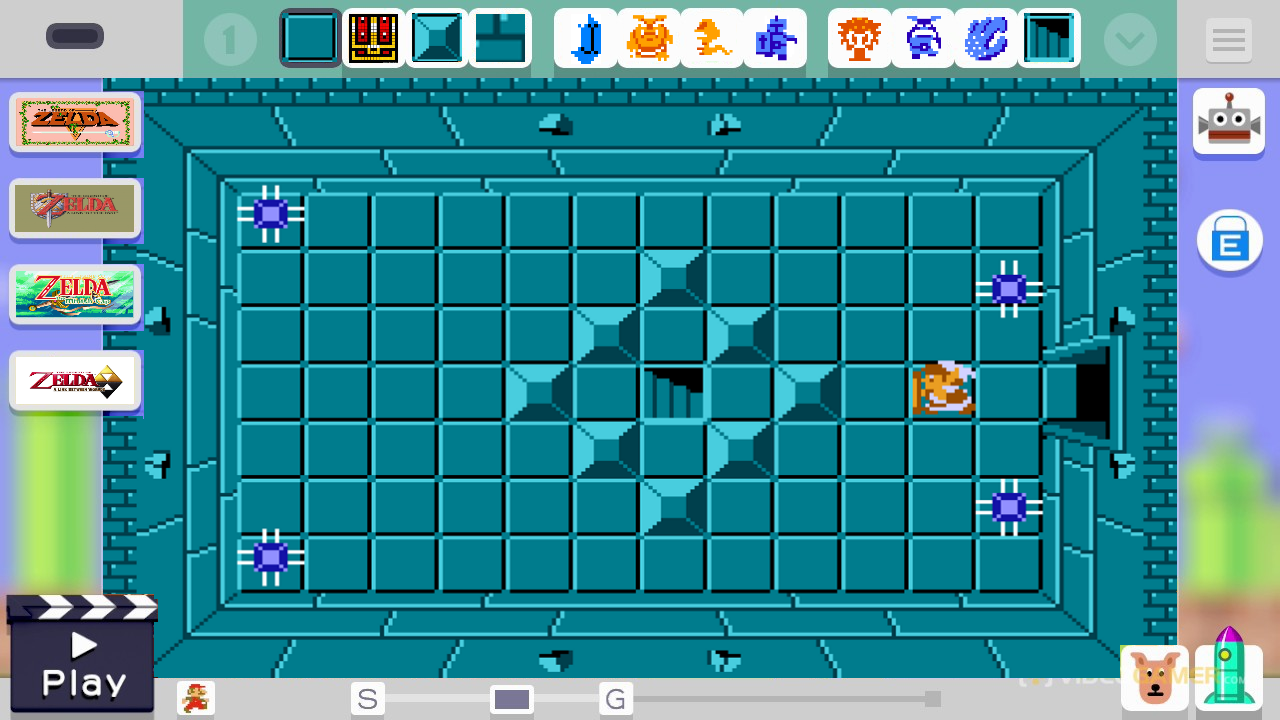Image resolution: width=1280 pixels, height=720 pixels.
Task: Select the plain dungeon floor tile
Action: tap(309, 38)
